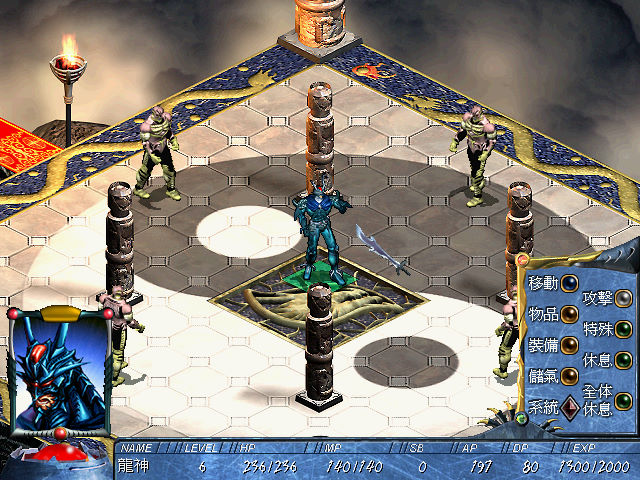Select the 移動 (Move) command
Image resolution: width=640 pixels, height=480 pixels.
[569, 283]
